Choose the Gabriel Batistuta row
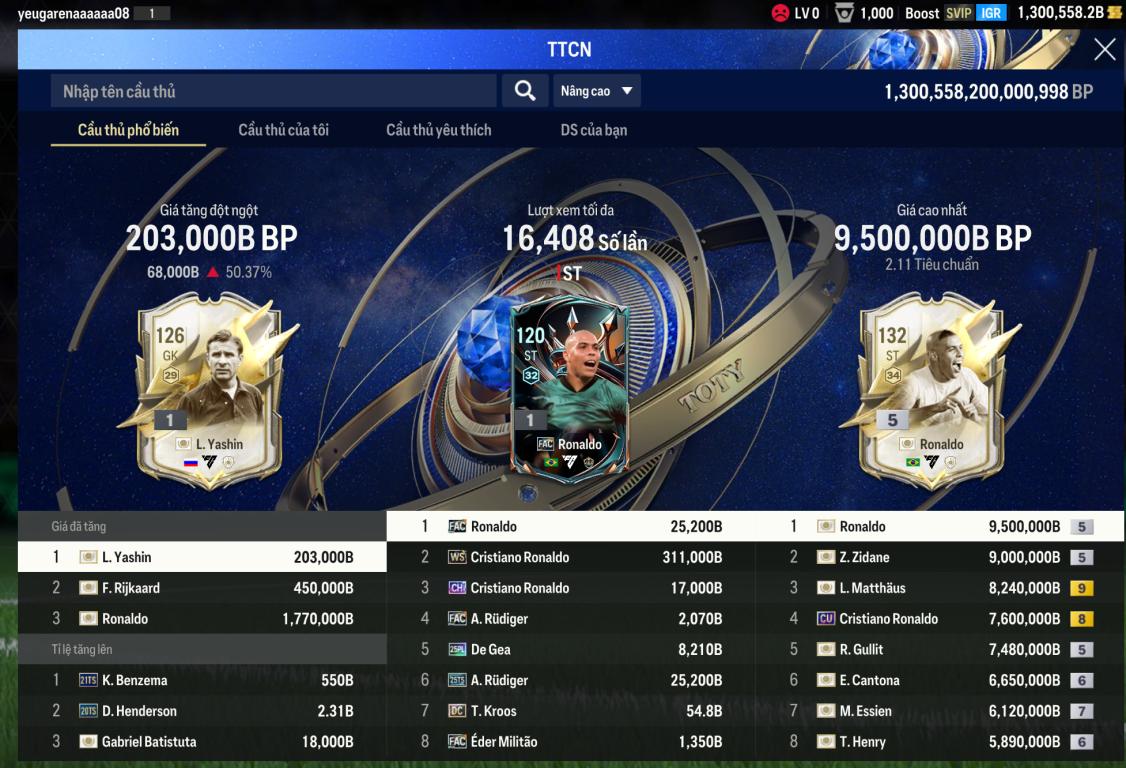The image size is (1126, 768). [x=202, y=742]
